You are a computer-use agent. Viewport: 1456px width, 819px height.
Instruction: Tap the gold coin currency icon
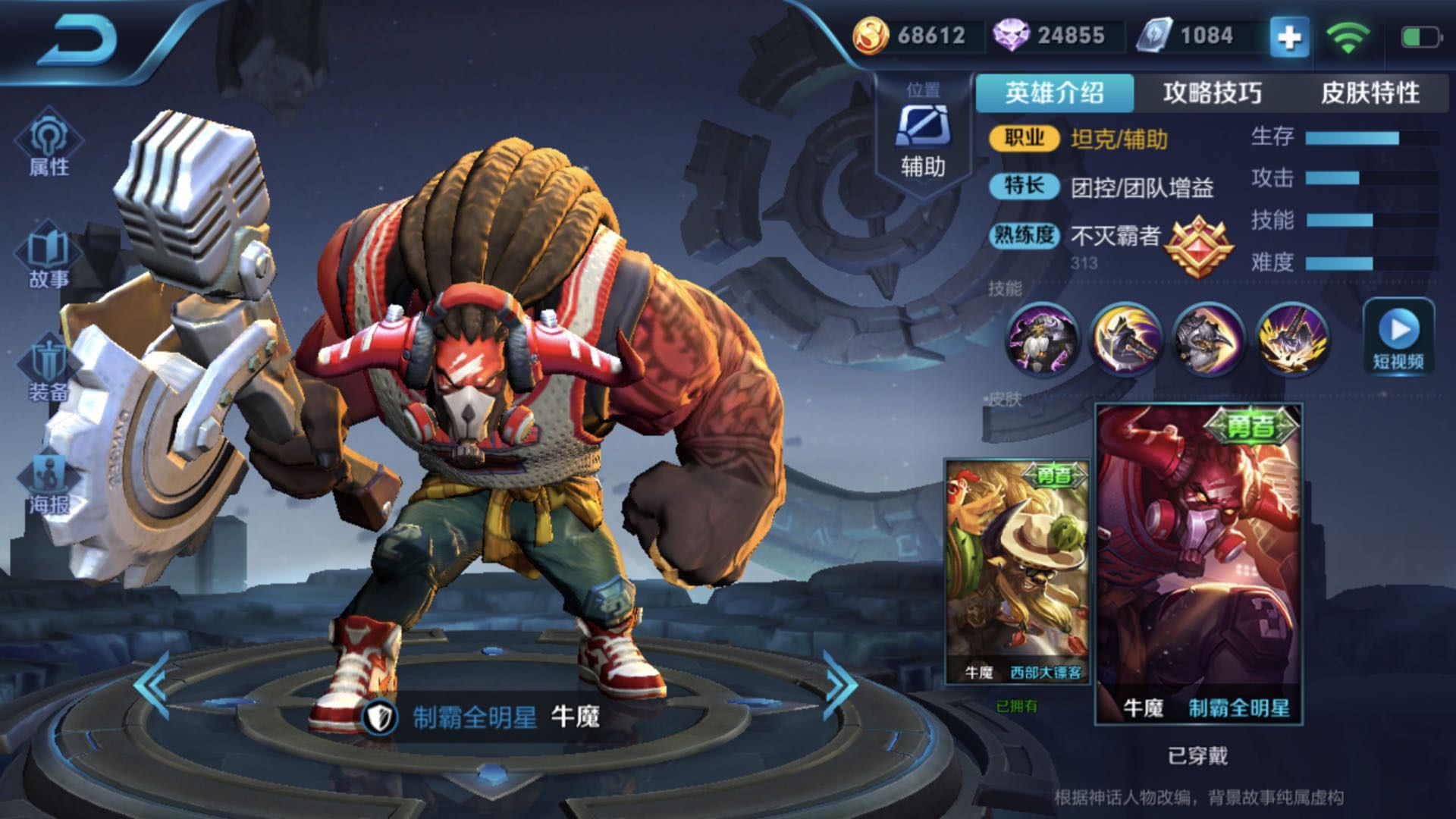[x=871, y=36]
